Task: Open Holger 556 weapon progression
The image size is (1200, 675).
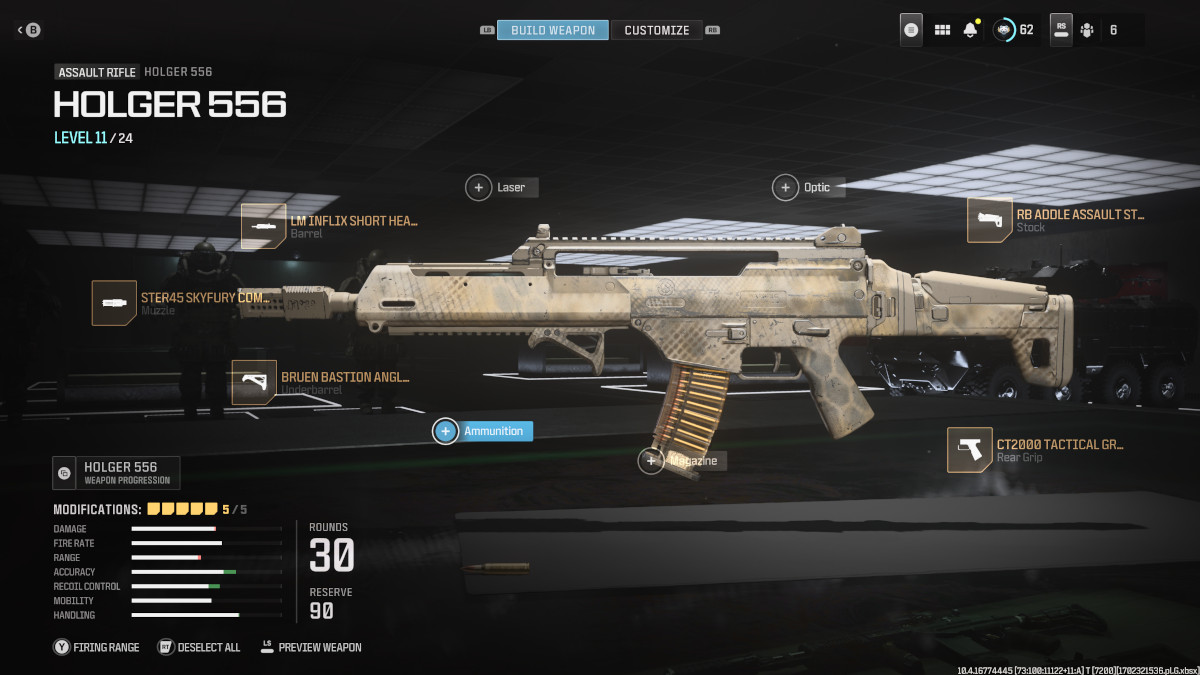Action: click(117, 472)
